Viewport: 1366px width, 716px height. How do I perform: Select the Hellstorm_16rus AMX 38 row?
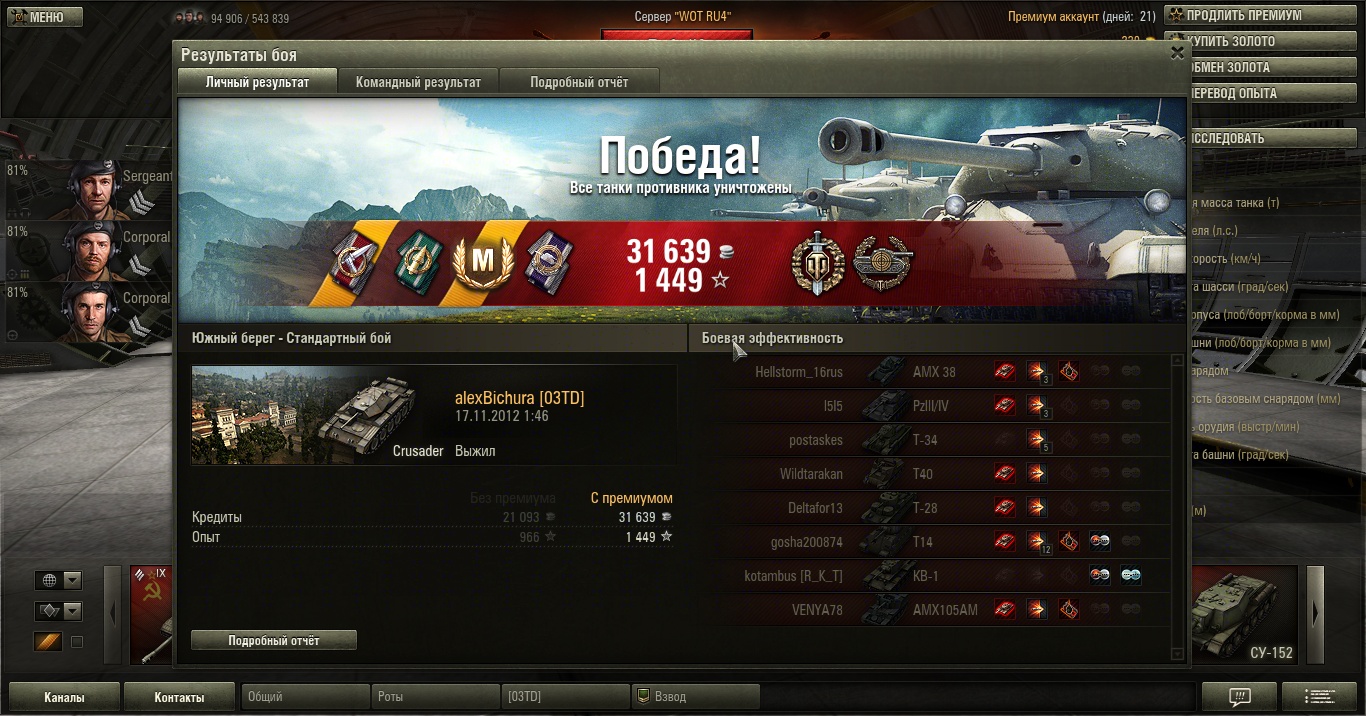928,372
